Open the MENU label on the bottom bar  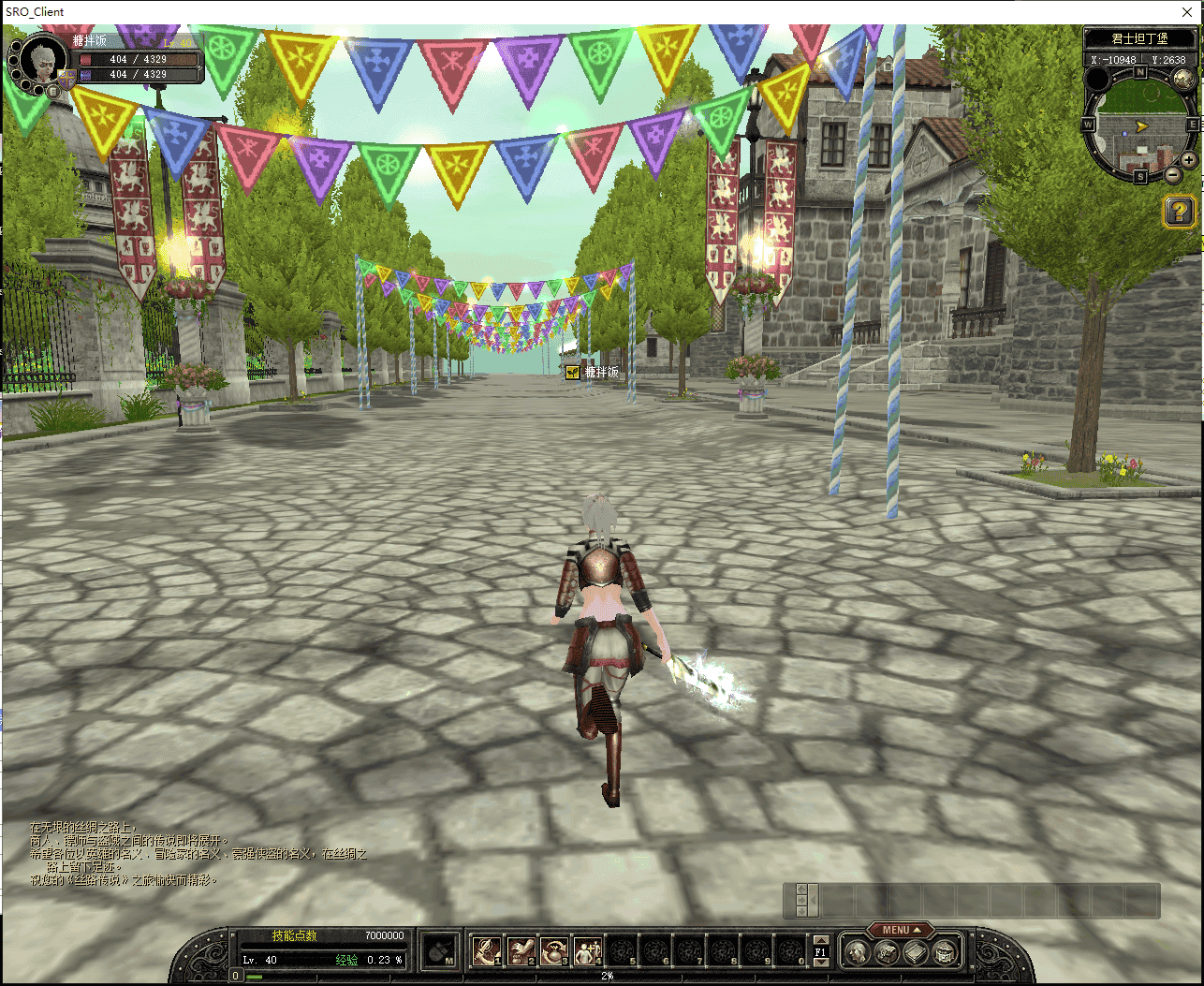(896, 929)
